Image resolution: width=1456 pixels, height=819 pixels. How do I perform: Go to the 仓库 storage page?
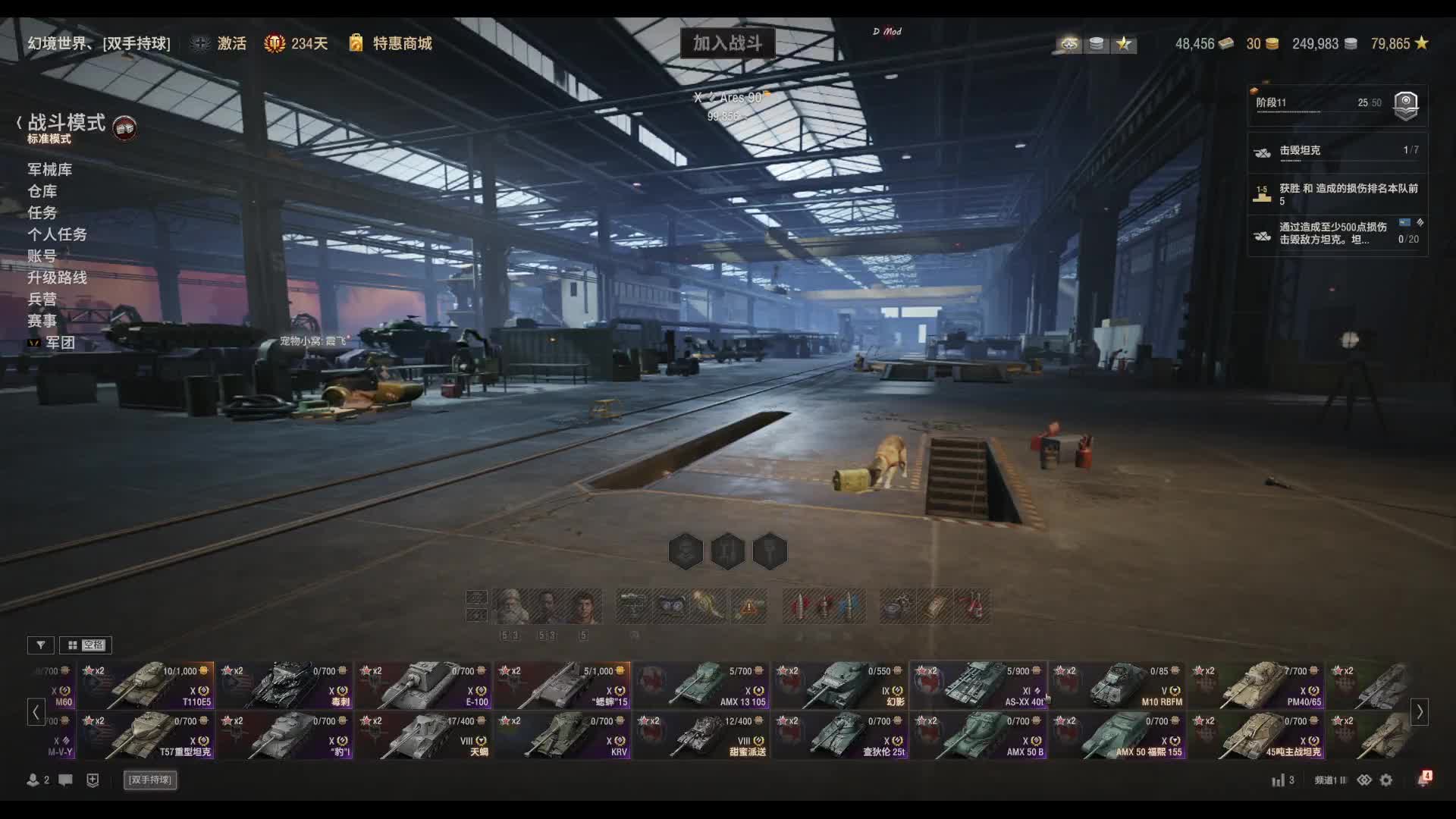coord(42,191)
